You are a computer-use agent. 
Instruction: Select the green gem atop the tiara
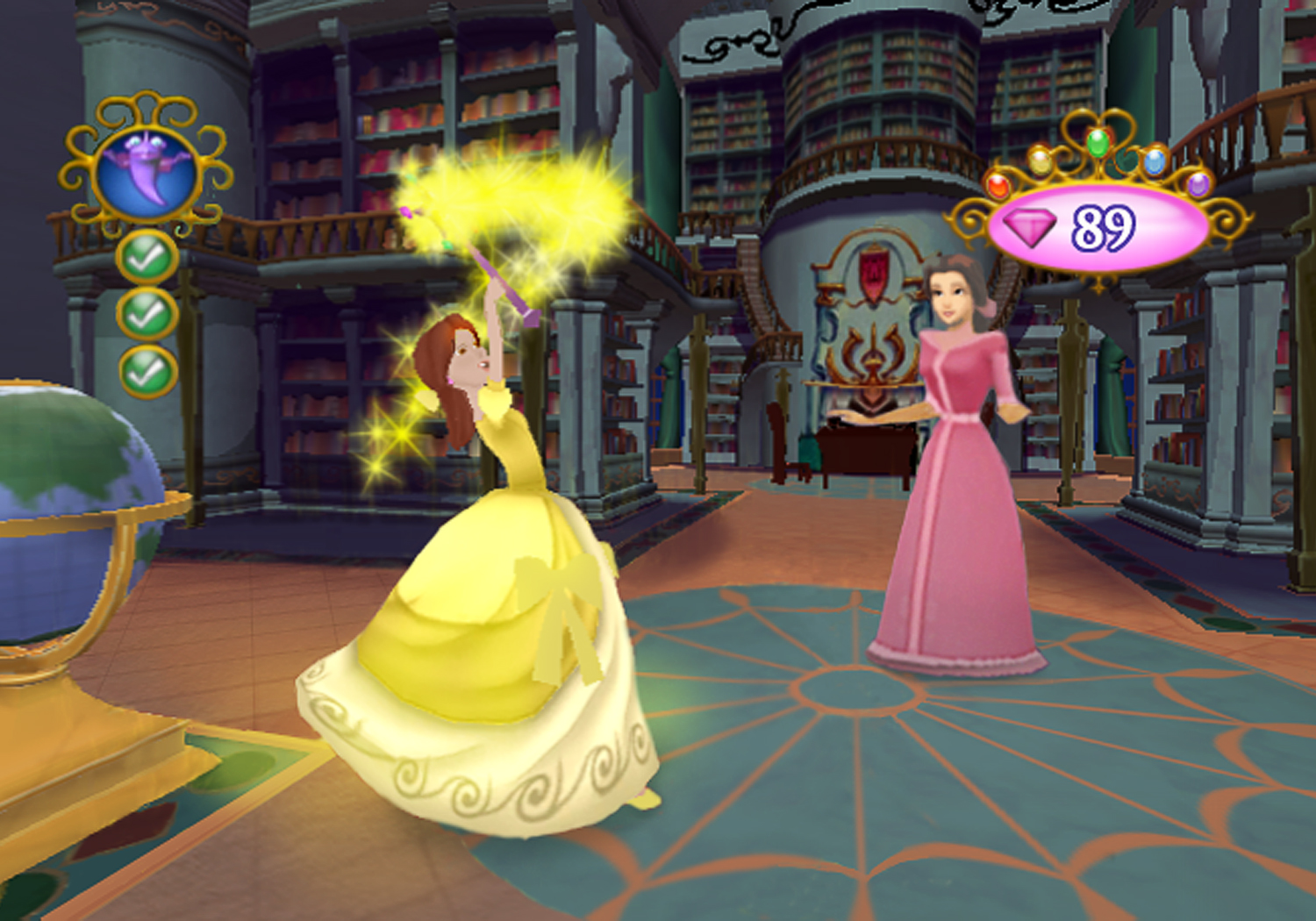point(1098,143)
